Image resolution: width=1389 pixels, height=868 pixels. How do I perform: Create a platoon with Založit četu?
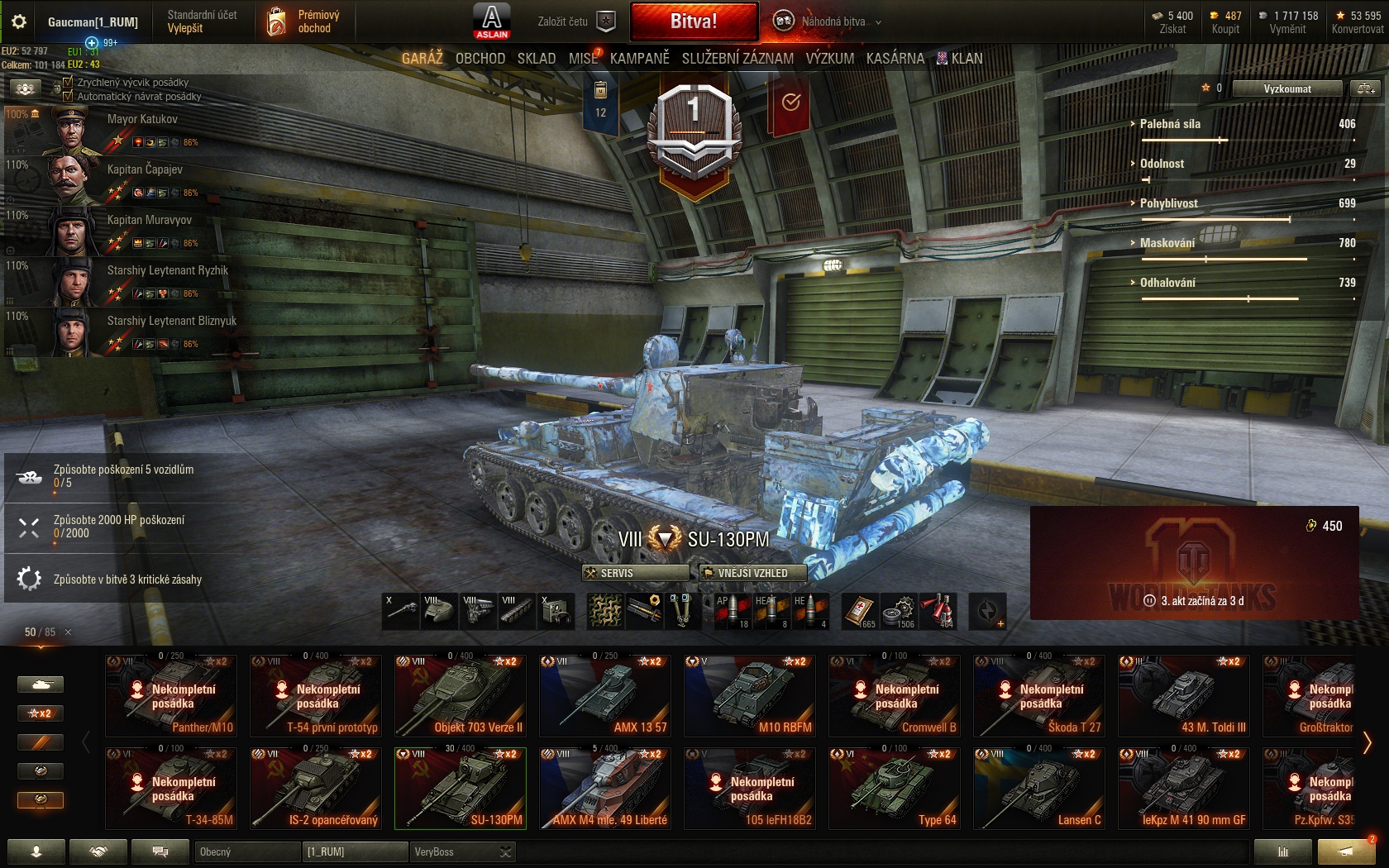575,21
